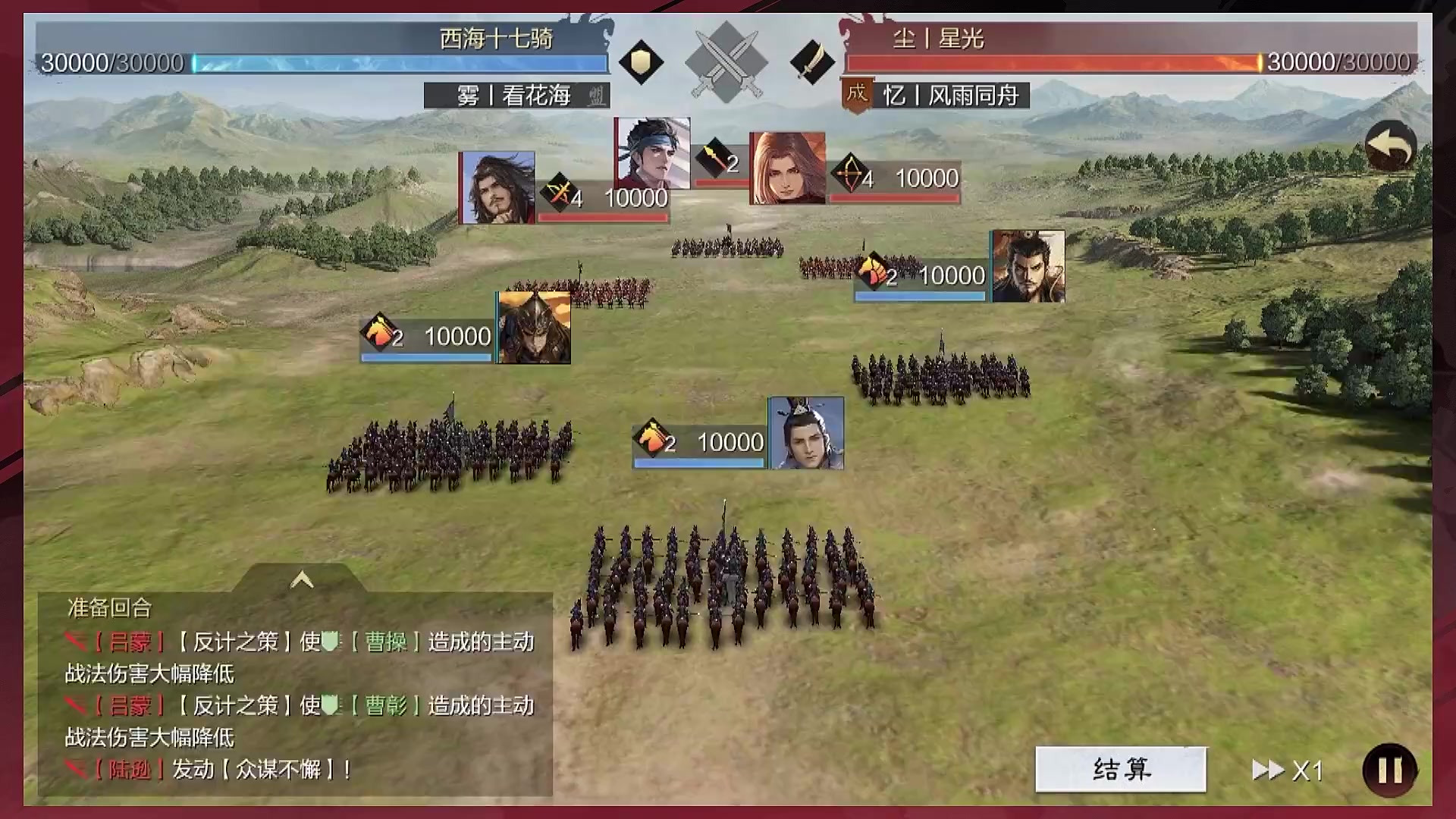
Task: Select the young blue-robed general portrait
Action: 806,433
